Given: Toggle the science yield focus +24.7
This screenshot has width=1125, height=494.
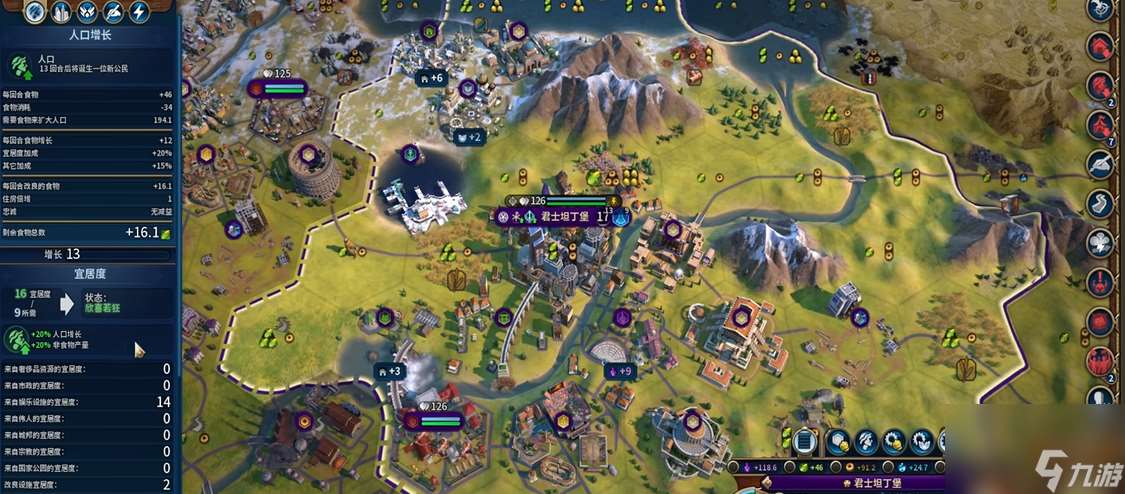Looking at the screenshot, I should click(914, 466).
